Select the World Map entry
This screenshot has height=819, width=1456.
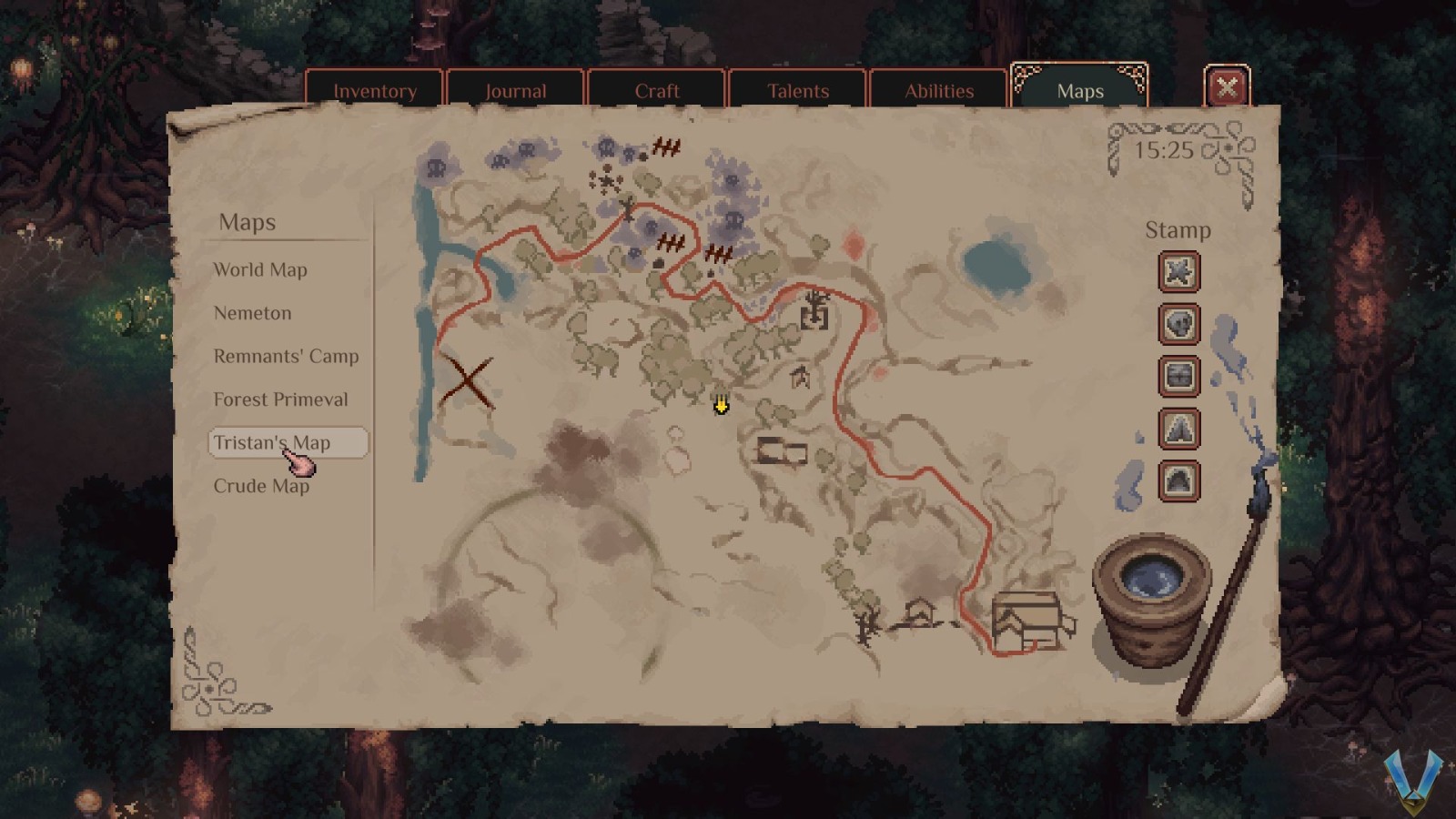[x=260, y=269]
